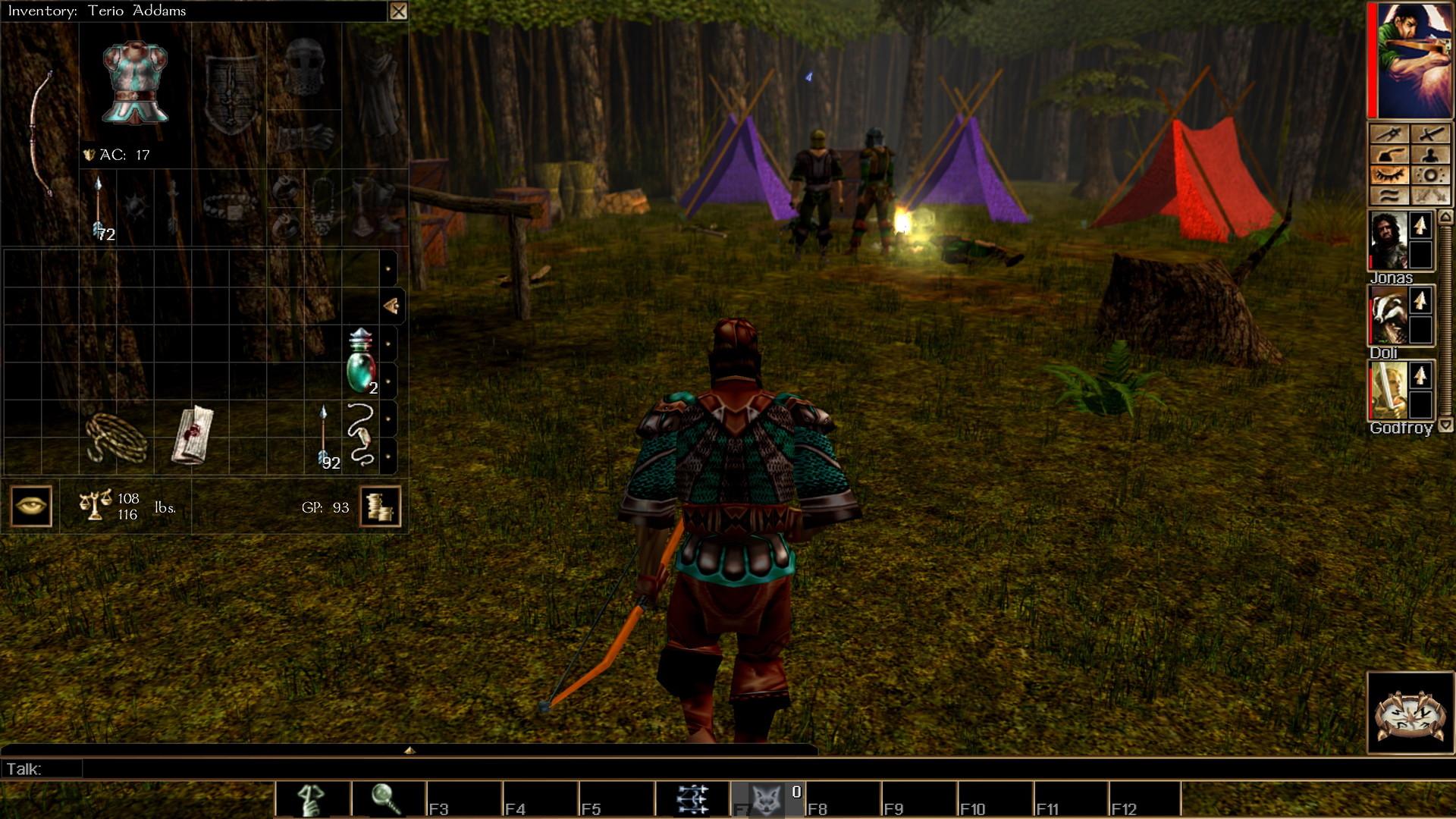Click the water waves mode icon
This screenshot has height=819, width=1456.
1390,195
